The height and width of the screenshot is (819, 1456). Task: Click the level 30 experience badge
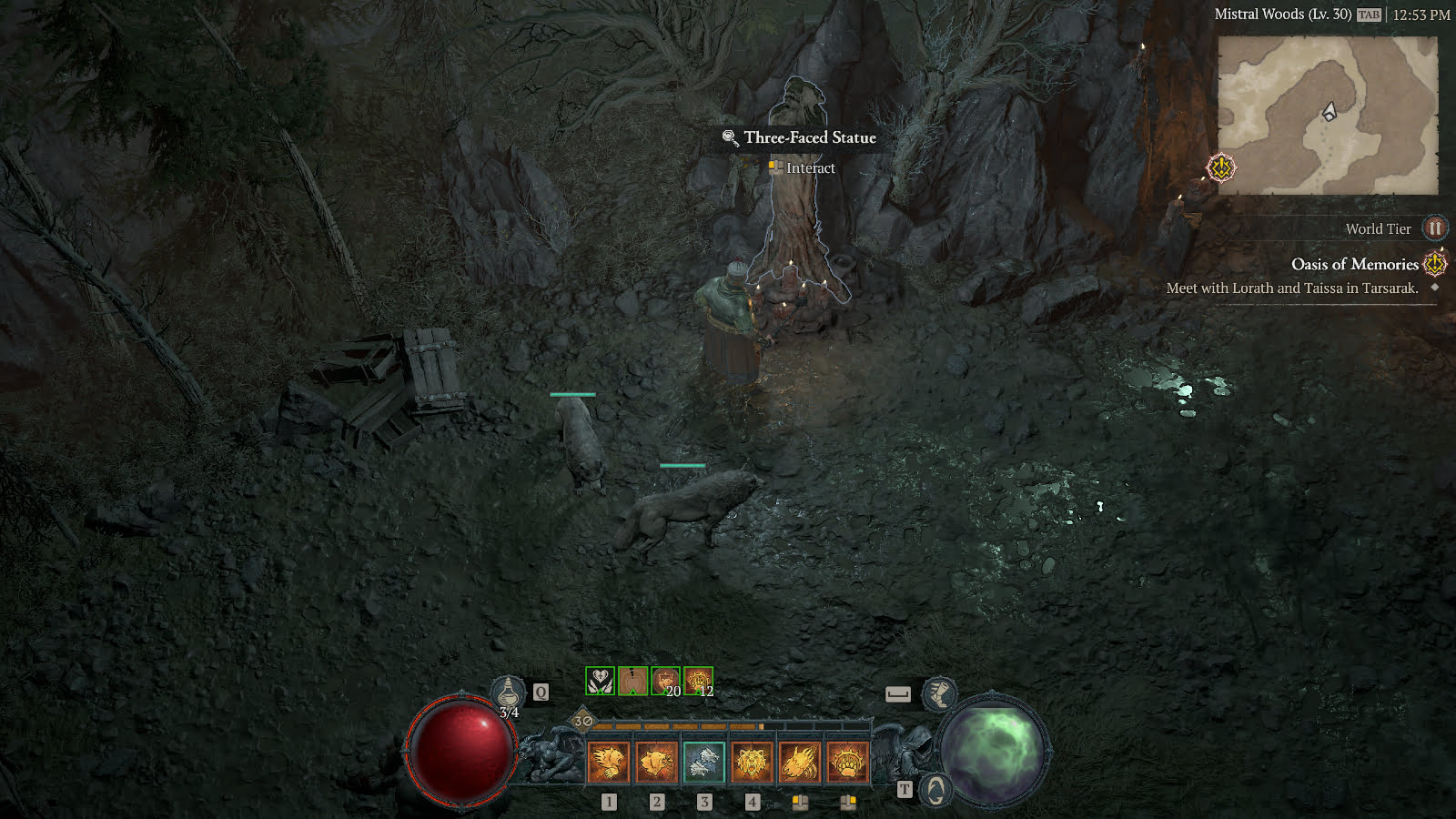click(x=583, y=722)
